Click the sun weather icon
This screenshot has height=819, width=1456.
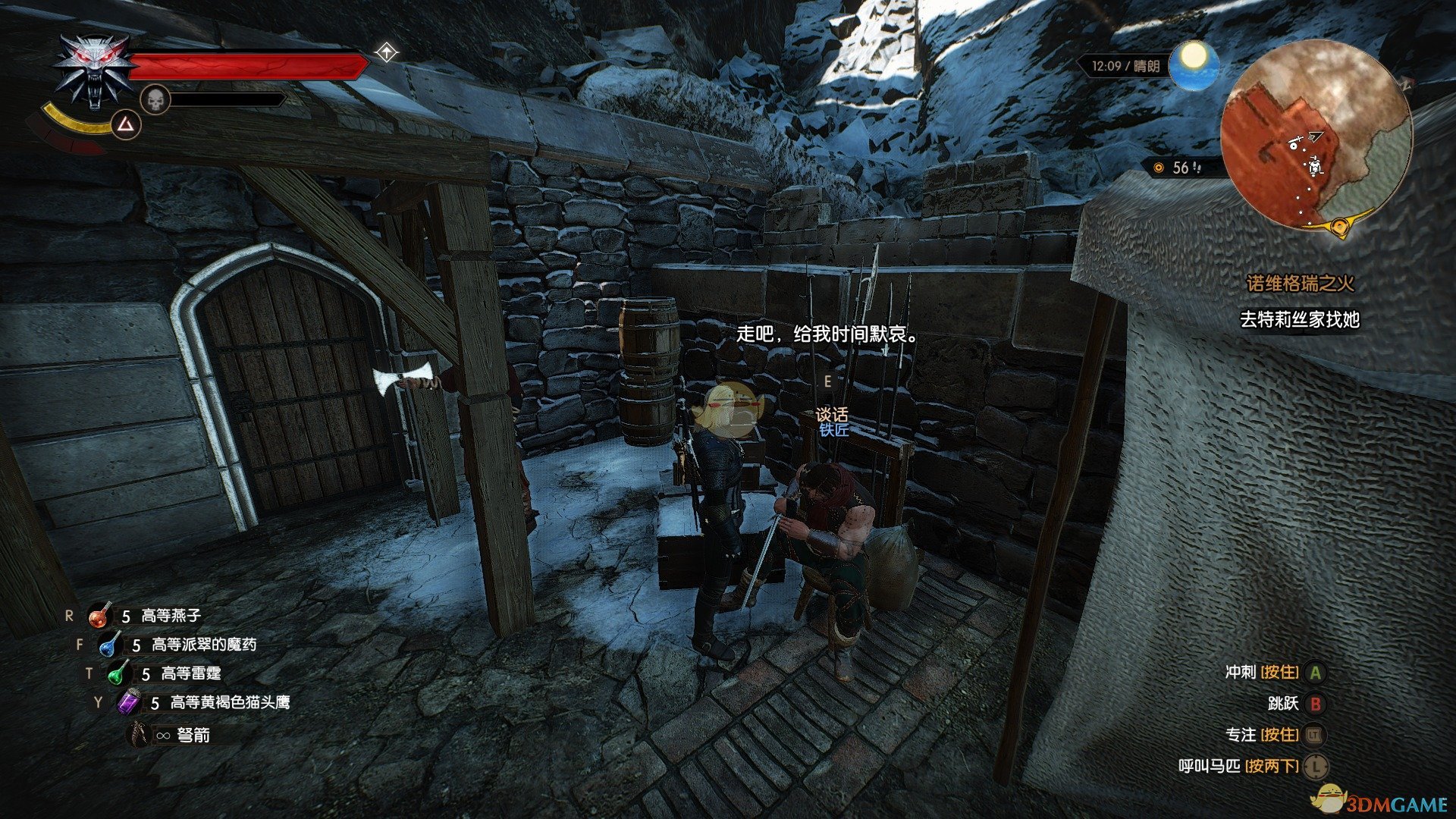click(1193, 65)
